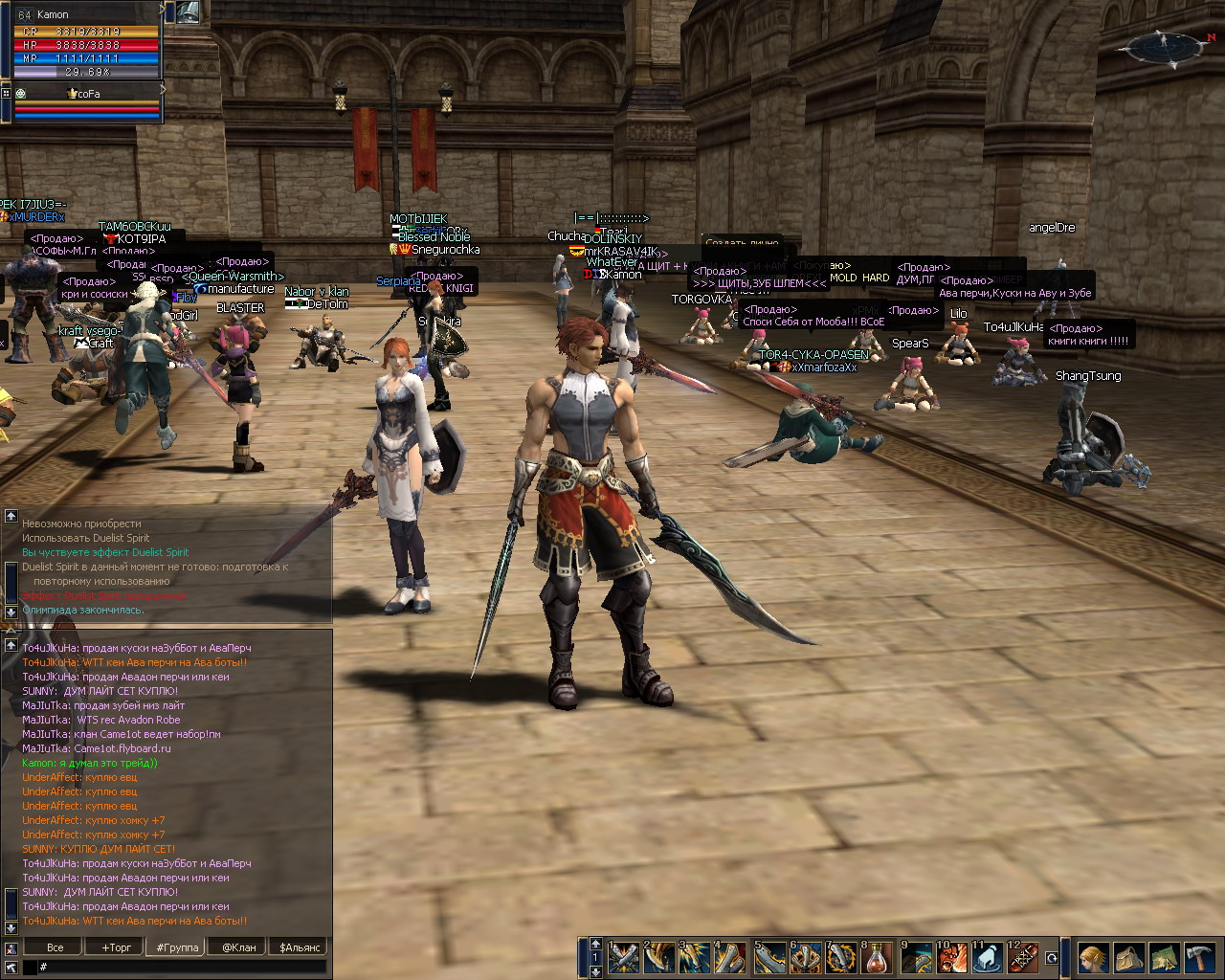Open the inventory bag button

[1128, 957]
